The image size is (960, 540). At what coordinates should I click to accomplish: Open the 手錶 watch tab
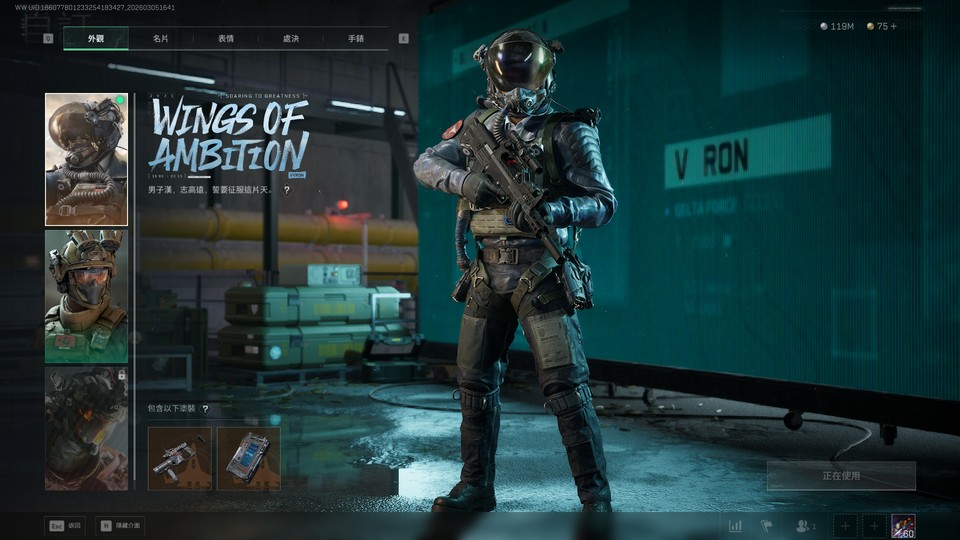tap(356, 38)
